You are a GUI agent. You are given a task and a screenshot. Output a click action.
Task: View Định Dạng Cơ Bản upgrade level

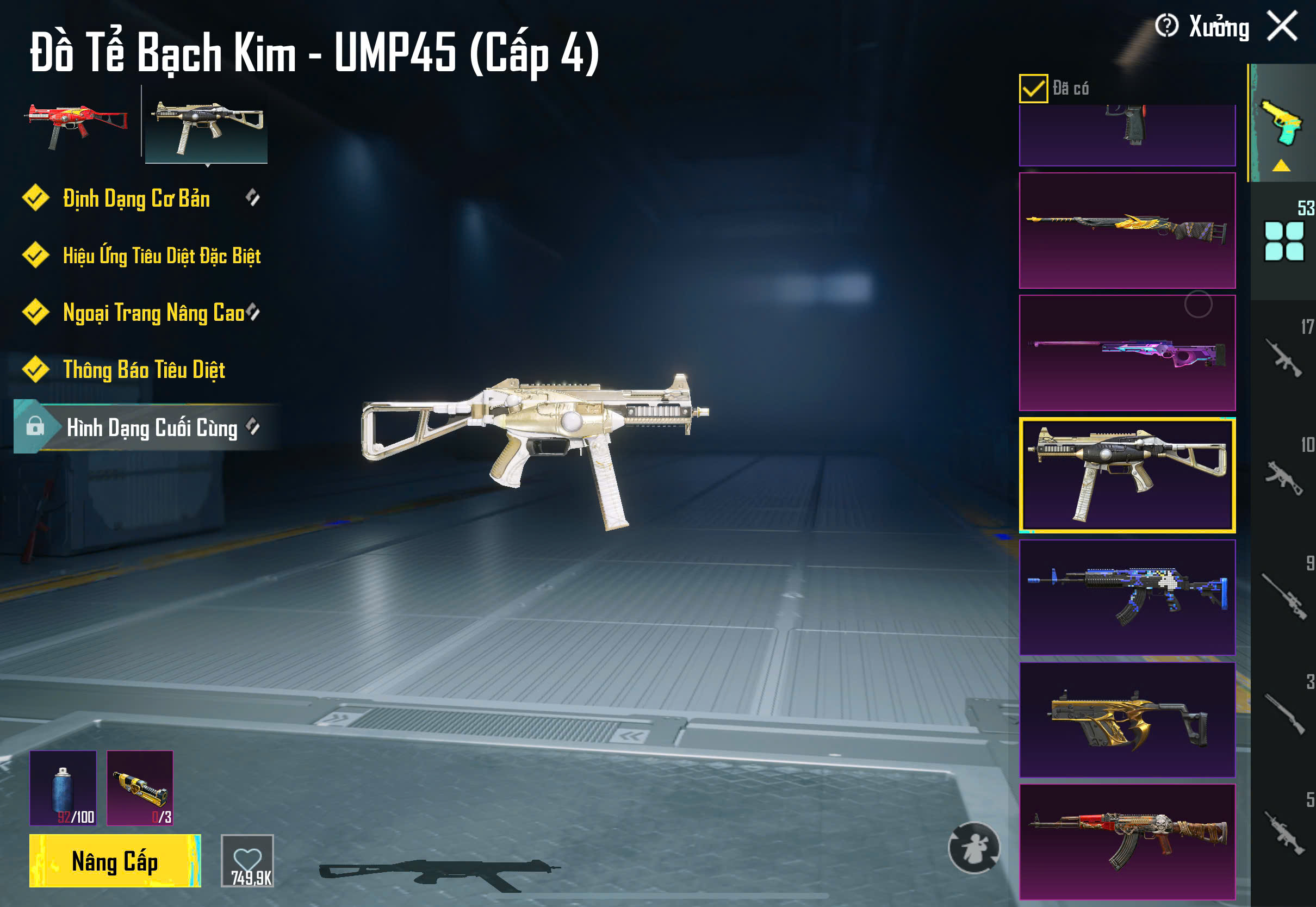coord(136,198)
